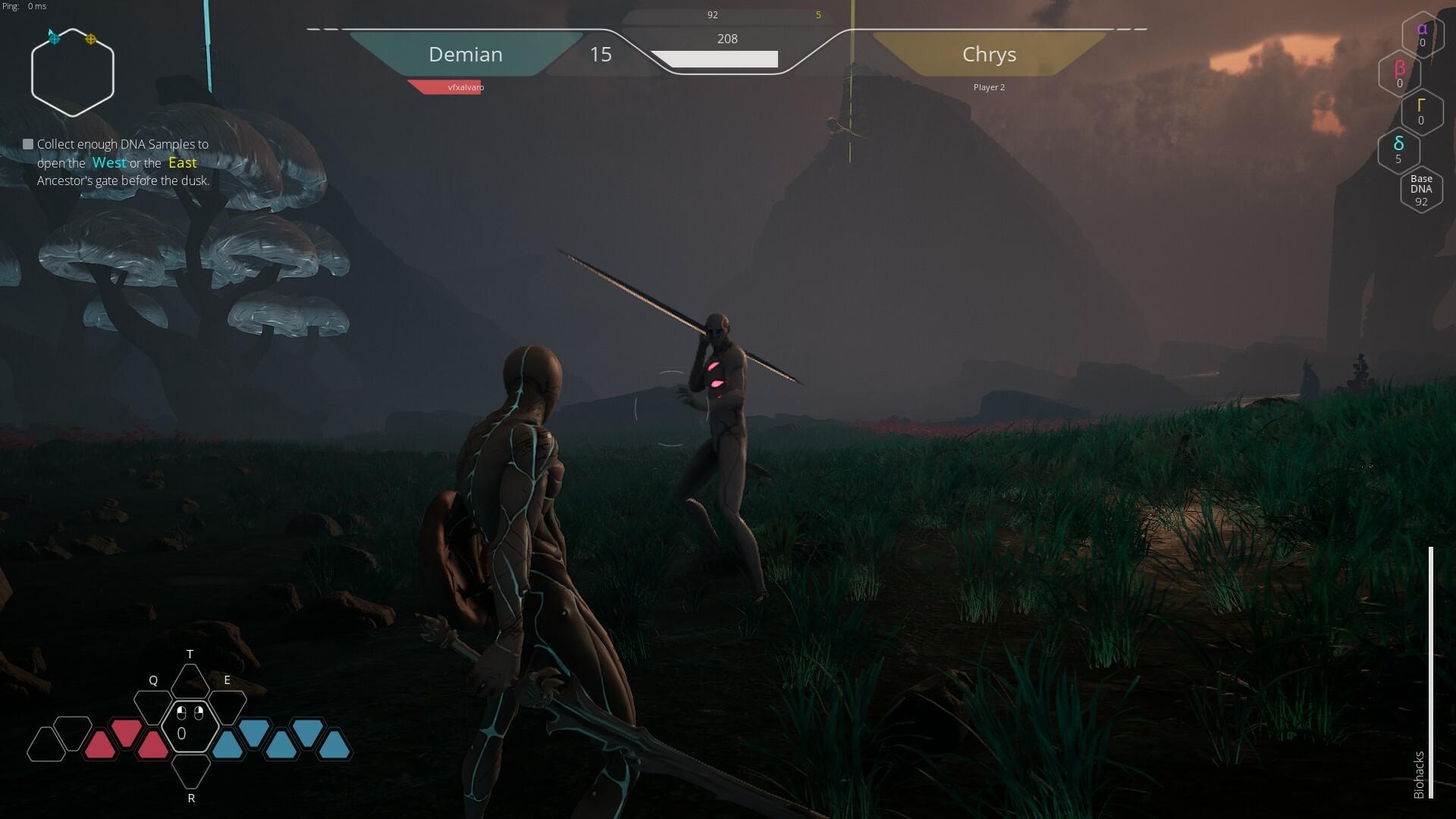
Task: Select the alpha DNA hex counter
Action: pyautogui.click(x=1422, y=34)
